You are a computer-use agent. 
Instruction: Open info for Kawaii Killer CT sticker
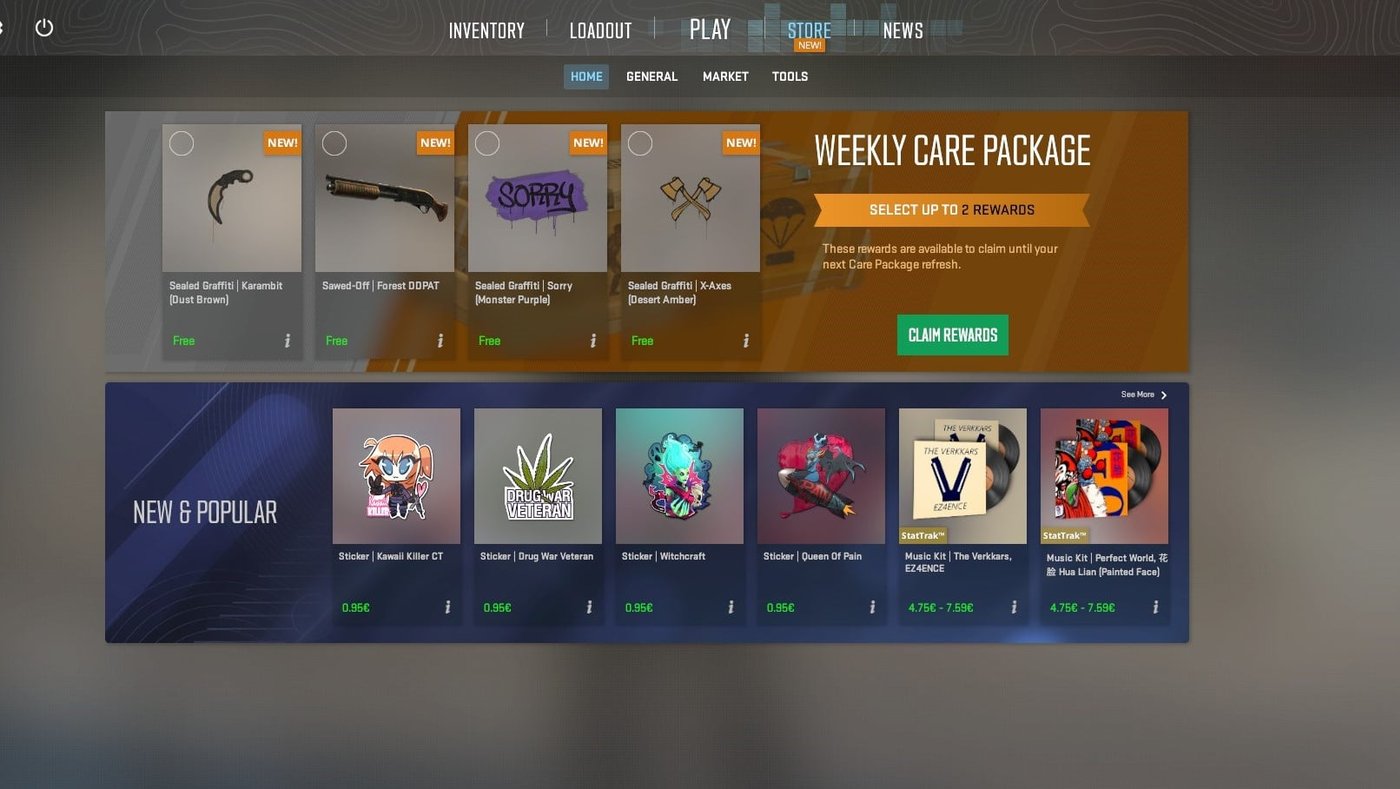449,606
